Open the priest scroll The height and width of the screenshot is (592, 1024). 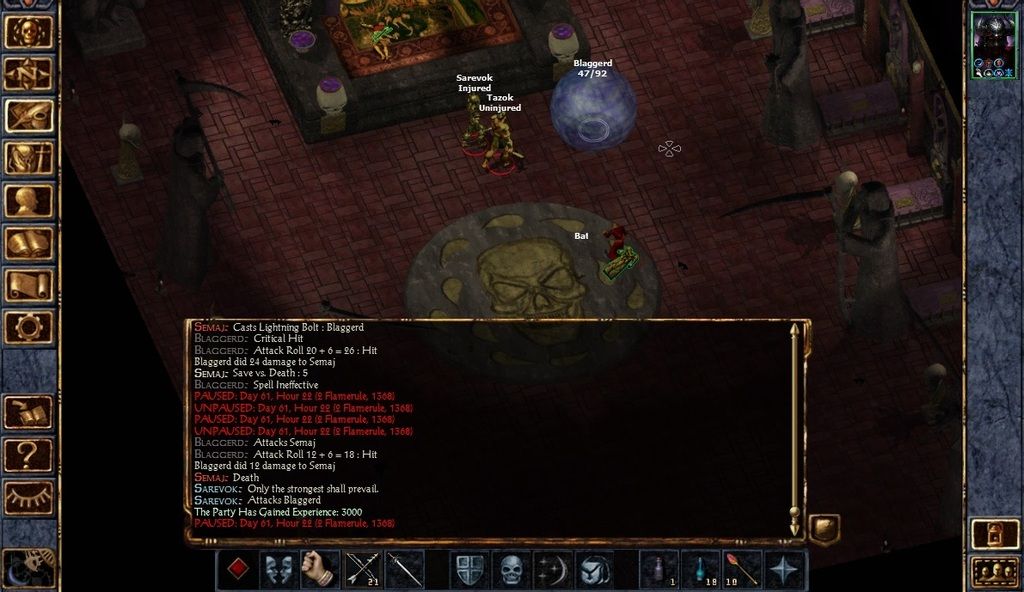[x=29, y=284]
